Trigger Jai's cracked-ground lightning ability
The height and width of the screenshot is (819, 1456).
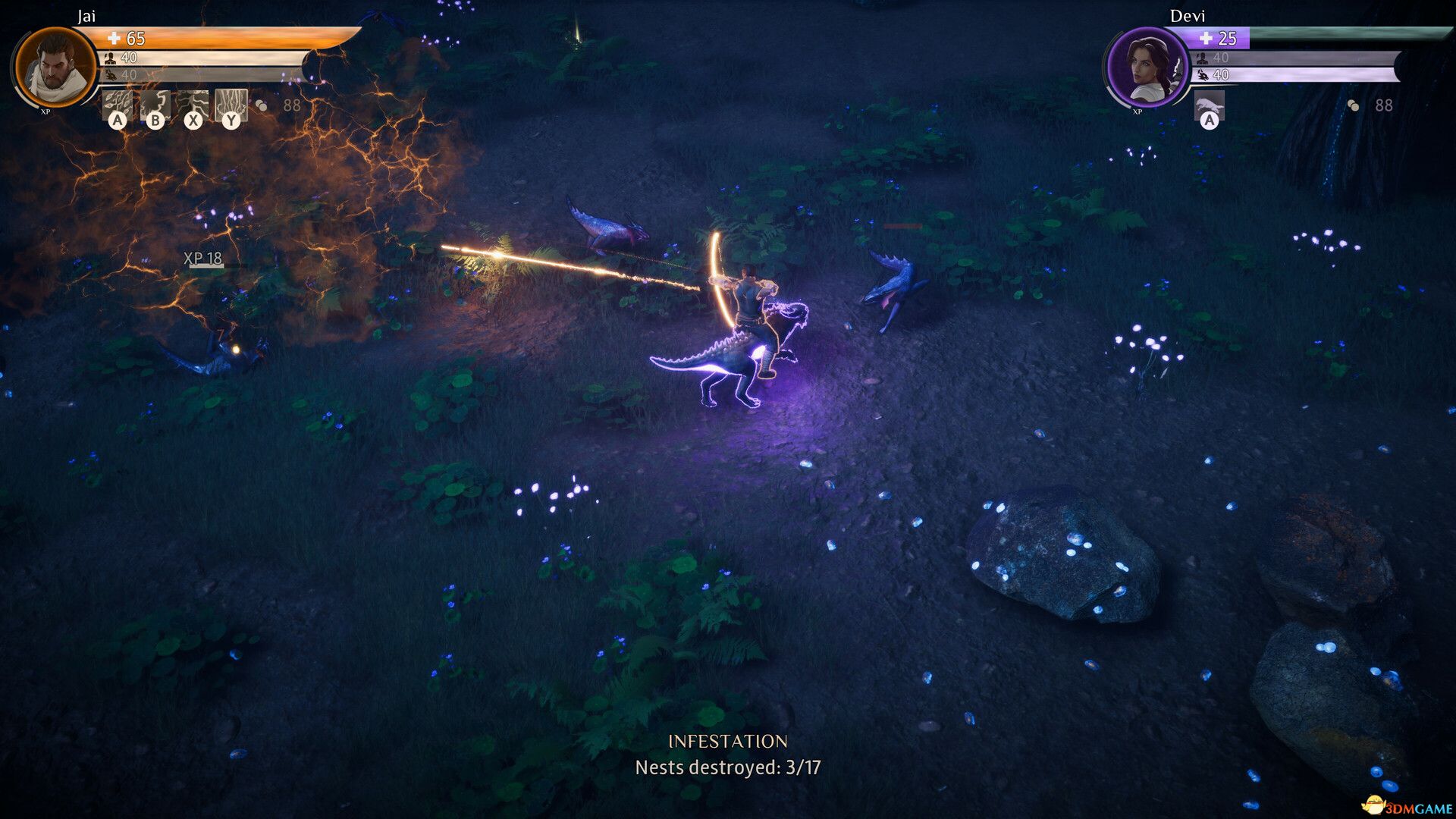point(193,105)
